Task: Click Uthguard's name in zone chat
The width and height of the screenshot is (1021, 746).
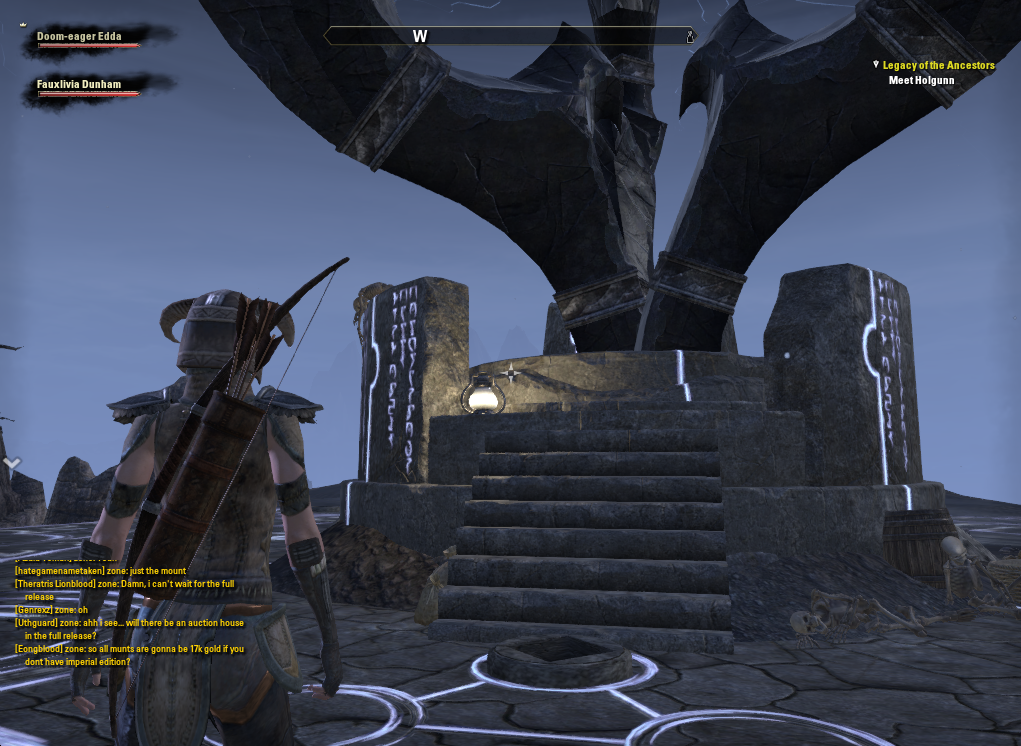Action: pyautogui.click(x=39, y=623)
